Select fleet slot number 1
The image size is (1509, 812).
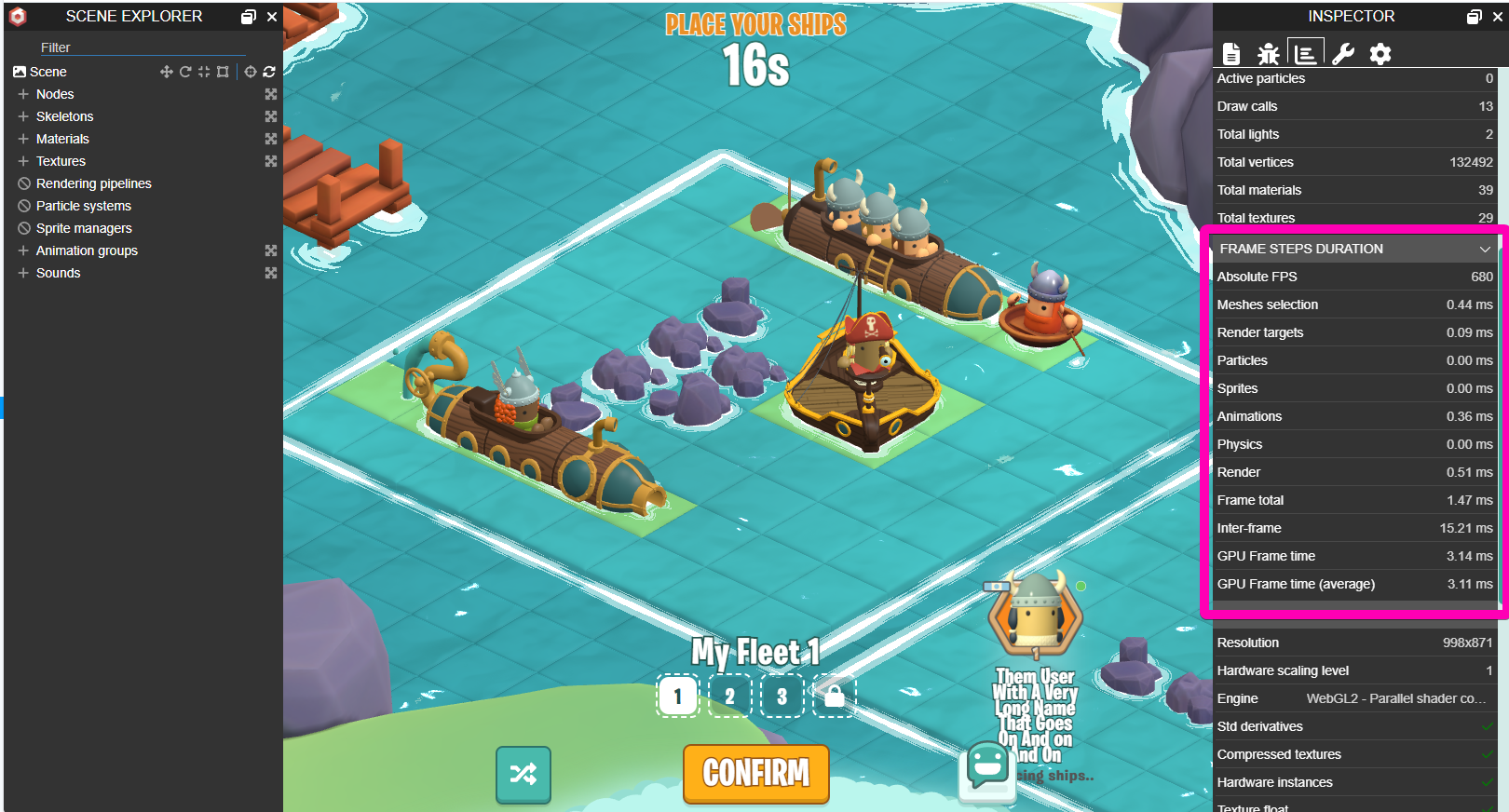(678, 696)
